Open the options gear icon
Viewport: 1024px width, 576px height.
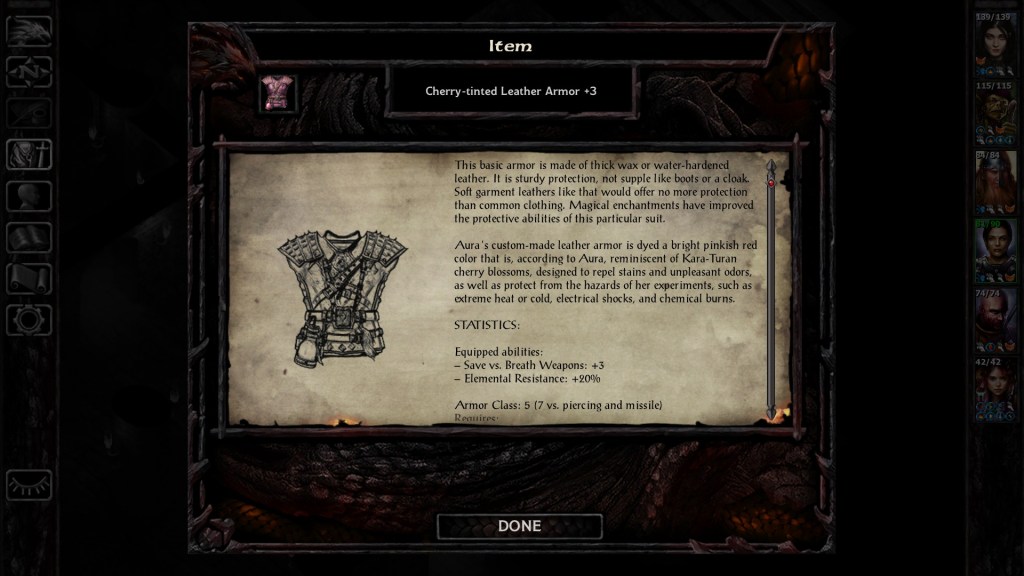click(x=29, y=320)
